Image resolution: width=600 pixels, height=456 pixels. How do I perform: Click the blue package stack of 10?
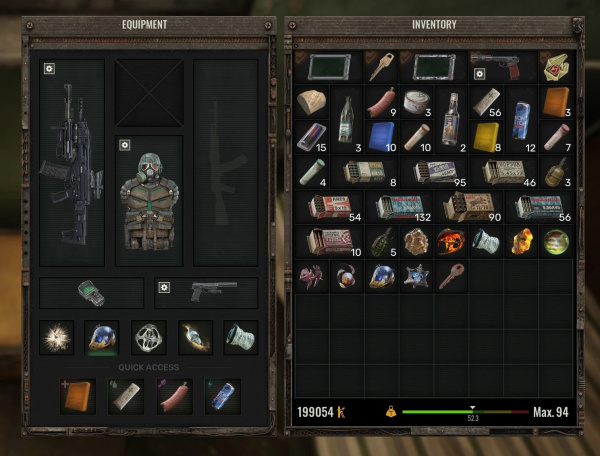pos(381,136)
